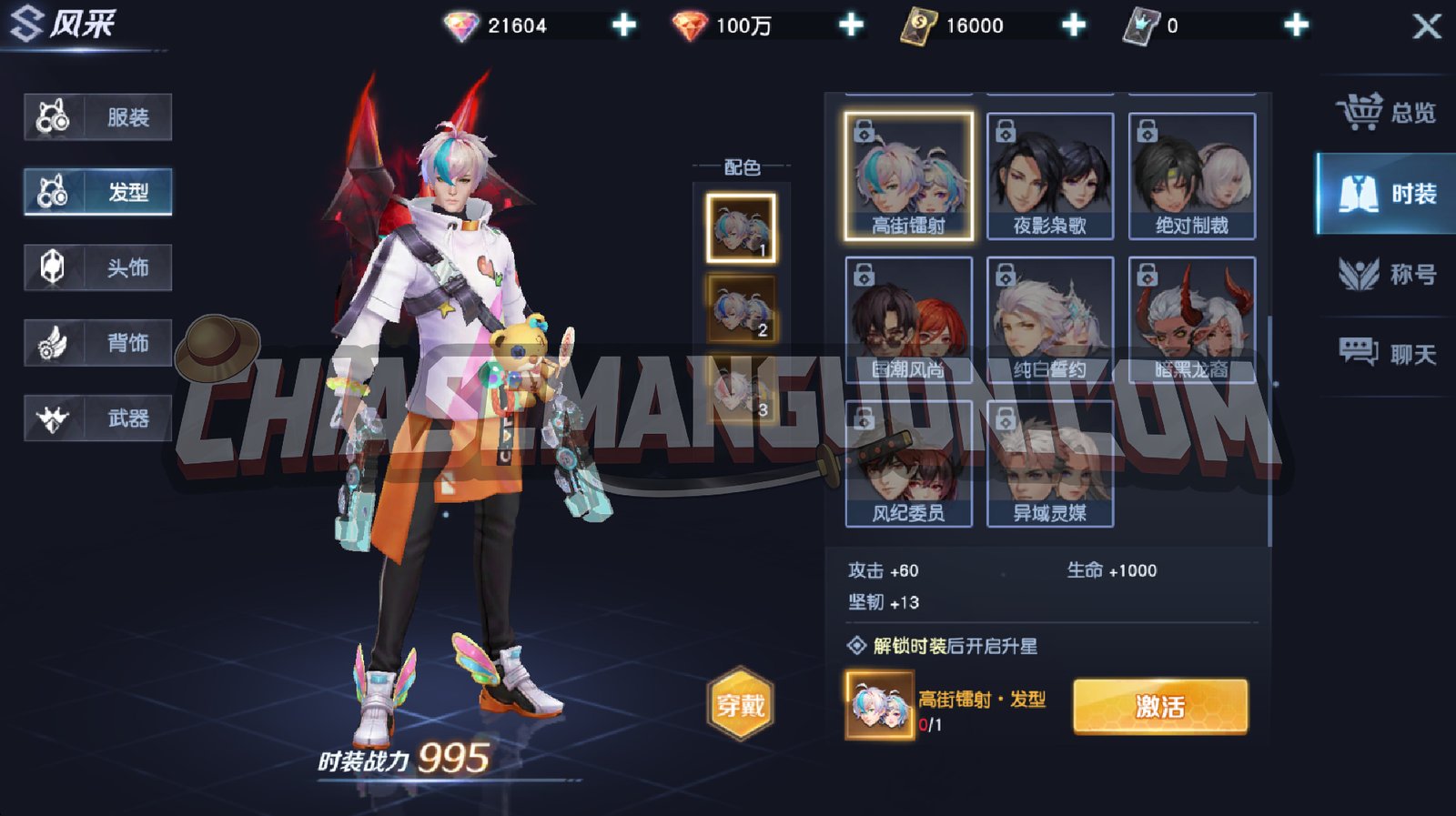Pick the 暗黑龙裔 horned hairstyle

coord(1192,319)
